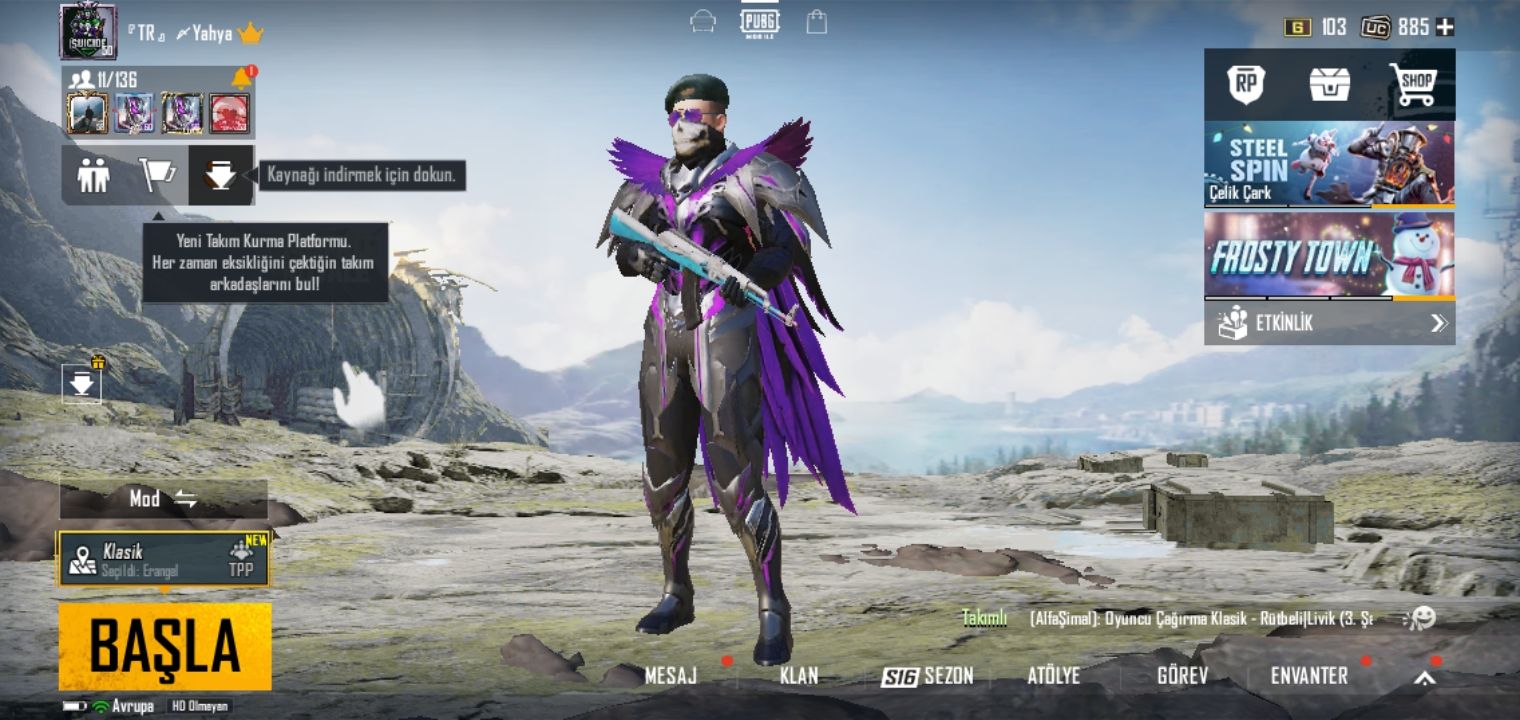Open the KLAN menu
Screen dimensions: 1520x720
coord(799,676)
